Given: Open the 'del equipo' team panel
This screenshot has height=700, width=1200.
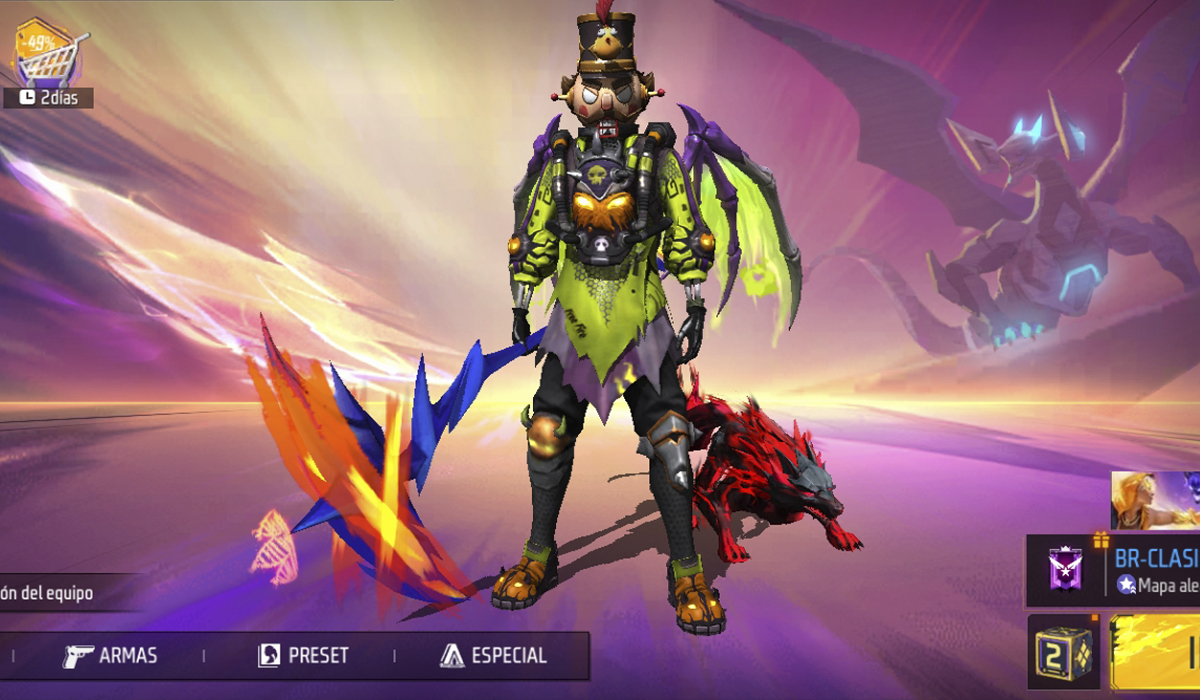Looking at the screenshot, I should tap(50, 593).
